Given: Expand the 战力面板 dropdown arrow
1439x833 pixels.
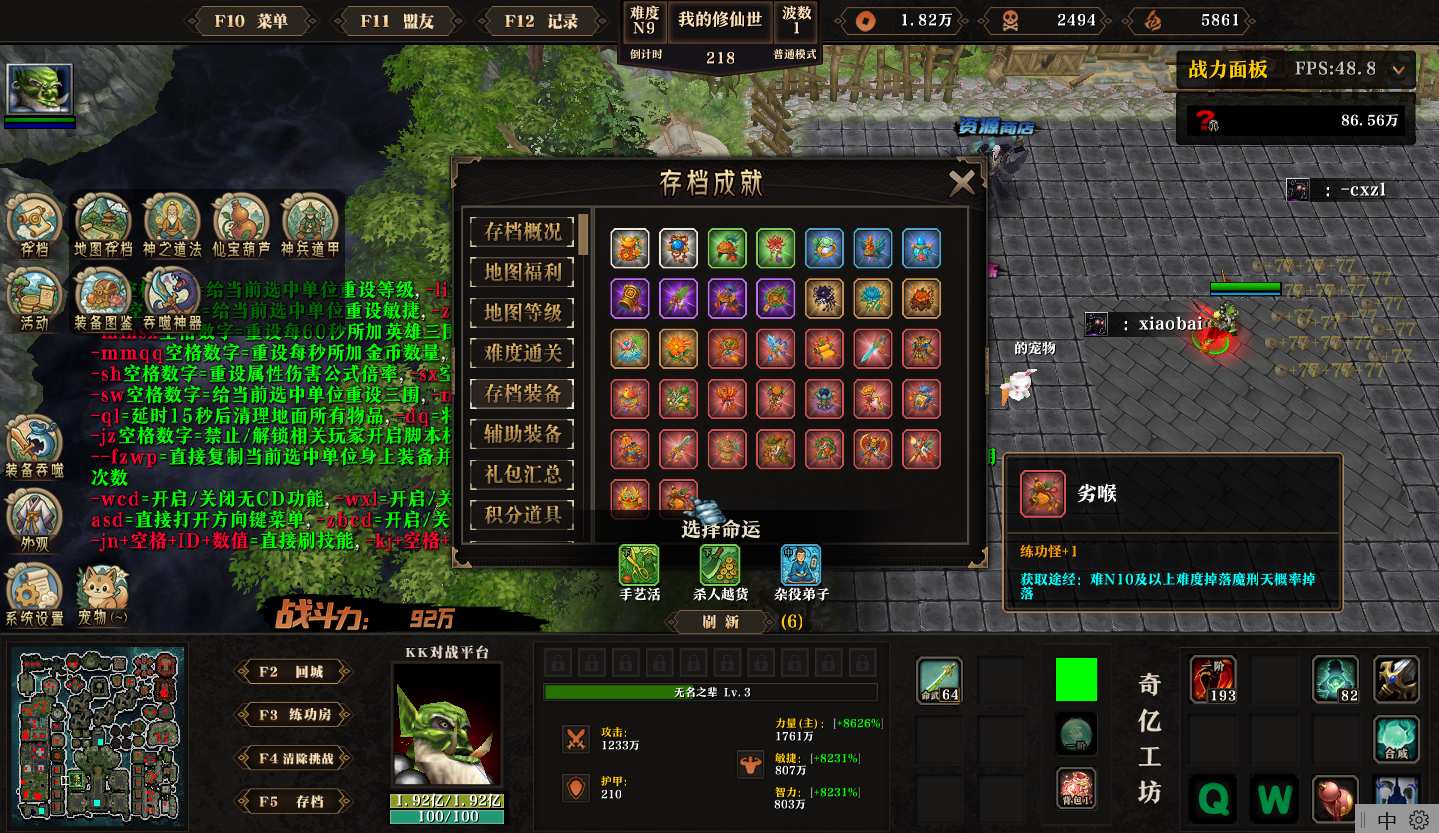Looking at the screenshot, I should 1398,70.
